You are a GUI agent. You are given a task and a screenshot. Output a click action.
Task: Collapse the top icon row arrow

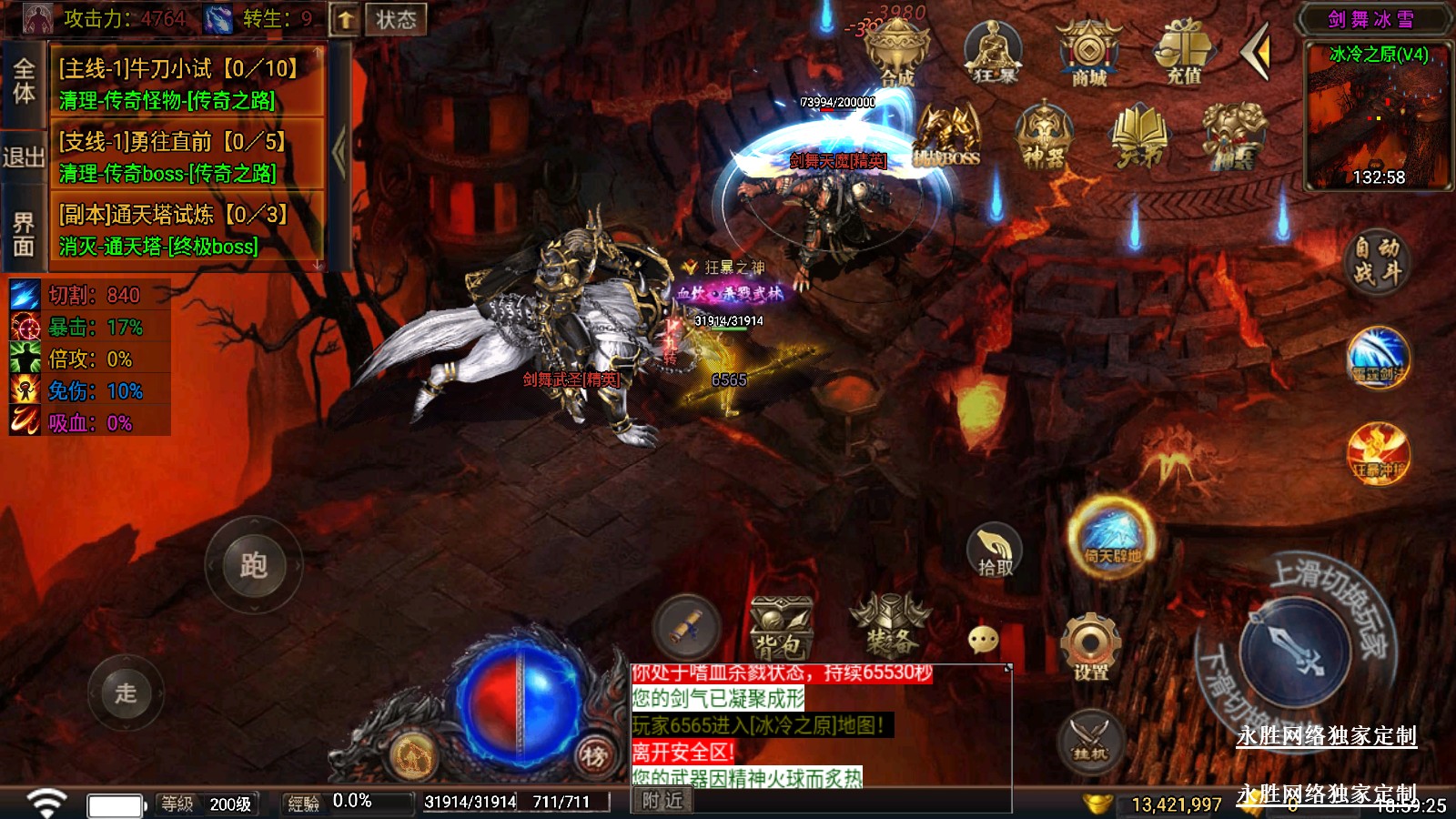[x=1257, y=52]
